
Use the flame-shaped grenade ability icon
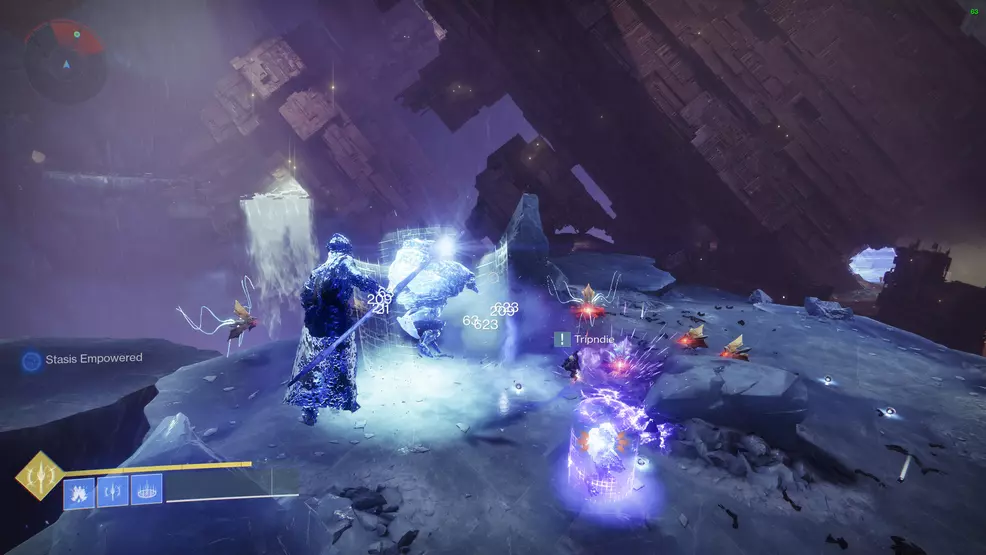tap(80, 490)
